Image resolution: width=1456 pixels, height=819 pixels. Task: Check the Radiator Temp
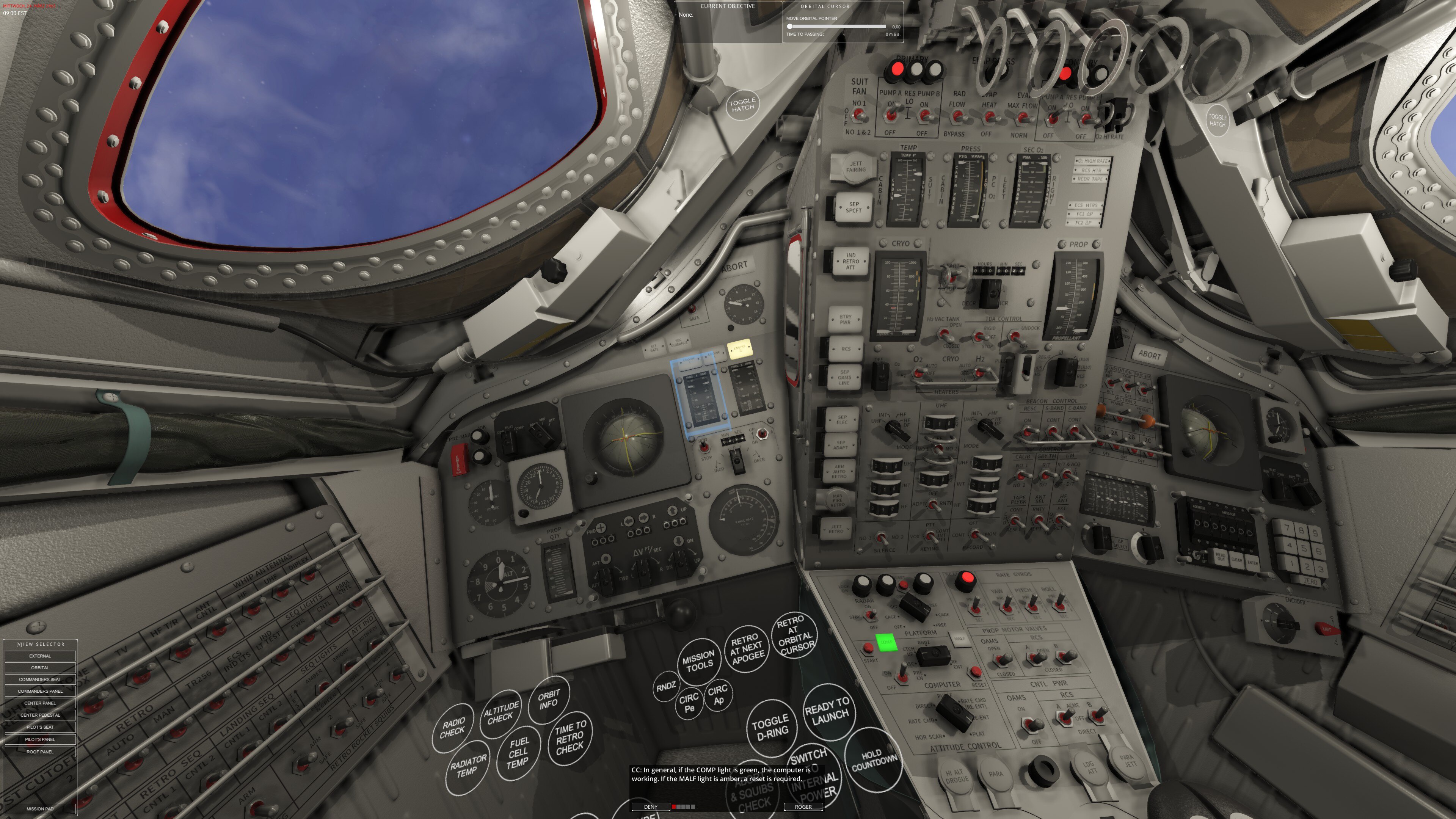[x=468, y=766]
